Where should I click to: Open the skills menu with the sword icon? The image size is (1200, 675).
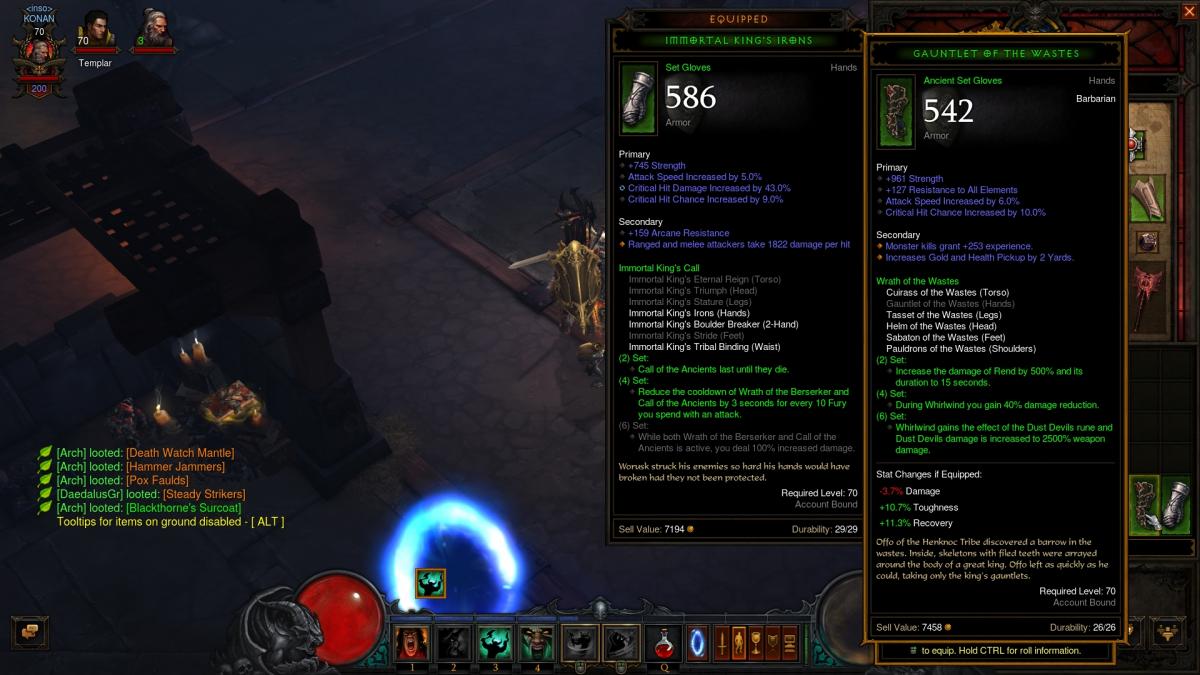721,641
